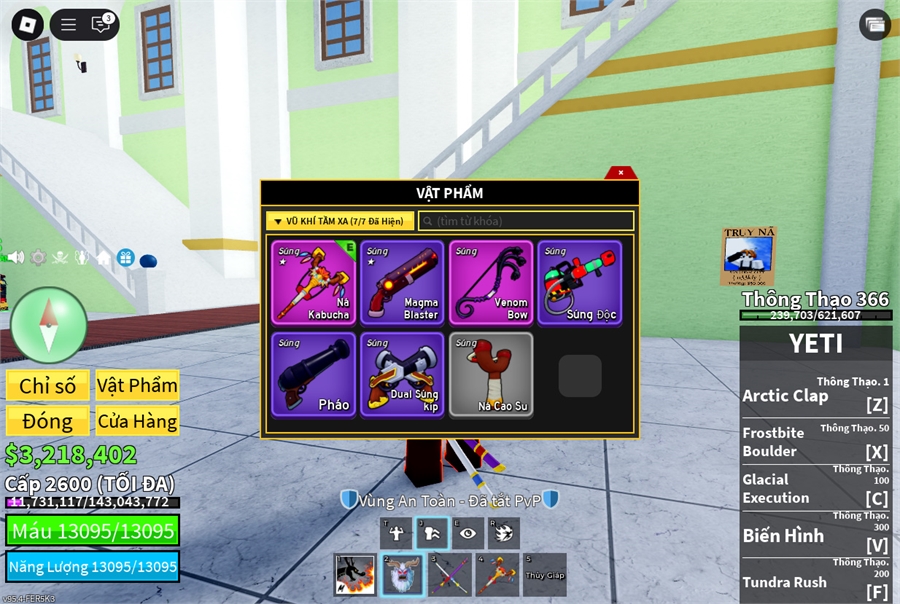This screenshot has width=900, height=604.
Task: Select the Ná Kabucha slingshot item
Action: point(314,282)
